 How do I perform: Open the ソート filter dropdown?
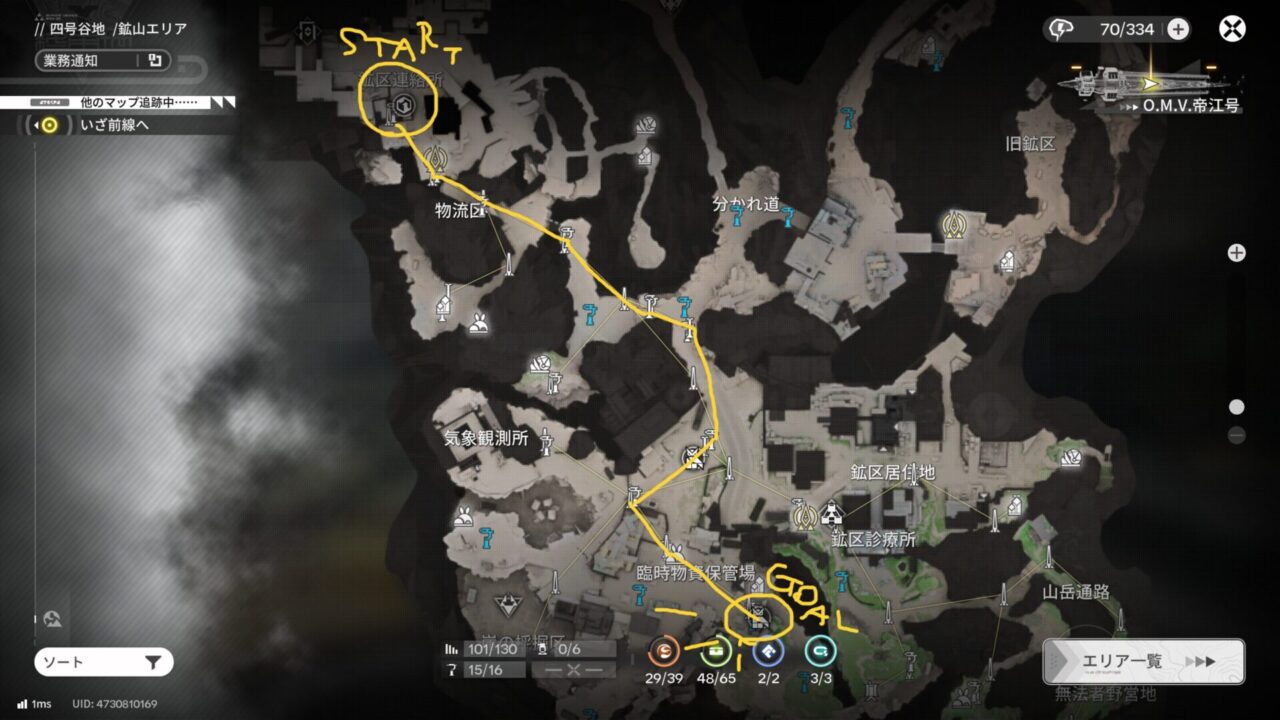pyautogui.click(x=104, y=662)
